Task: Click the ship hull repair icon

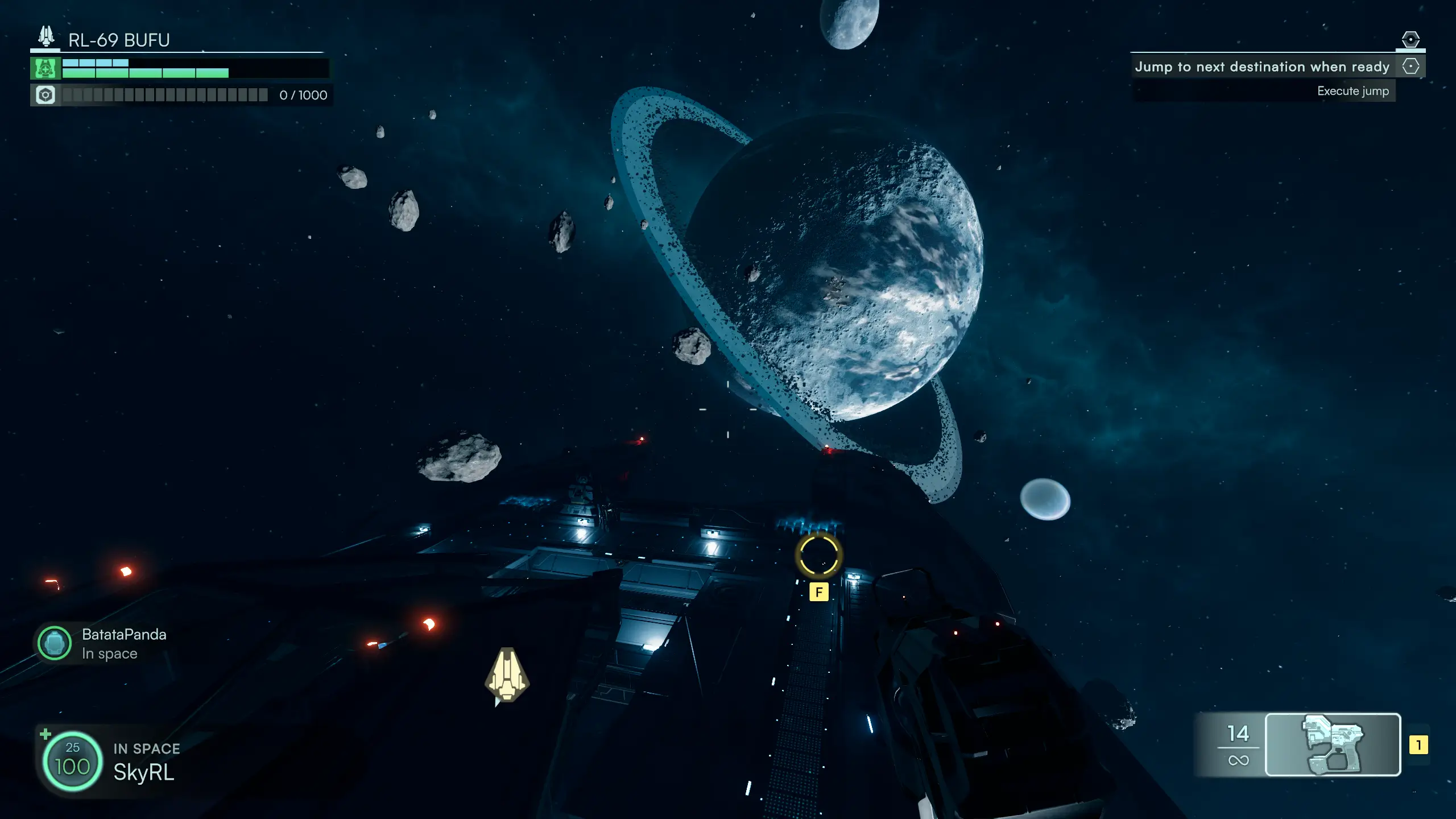Action: click(45, 68)
